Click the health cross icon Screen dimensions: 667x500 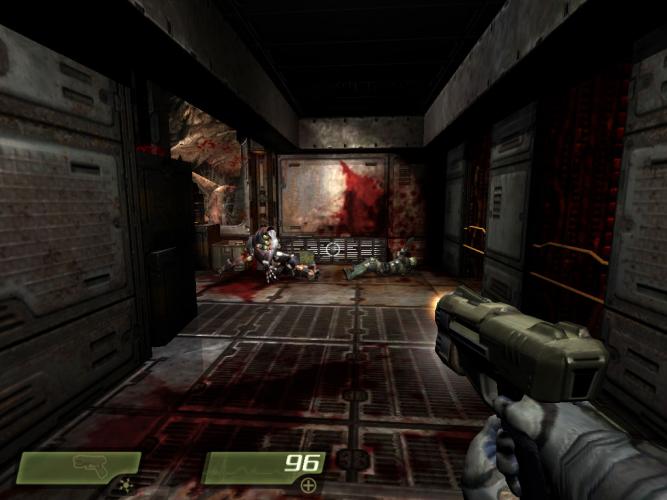[308, 485]
